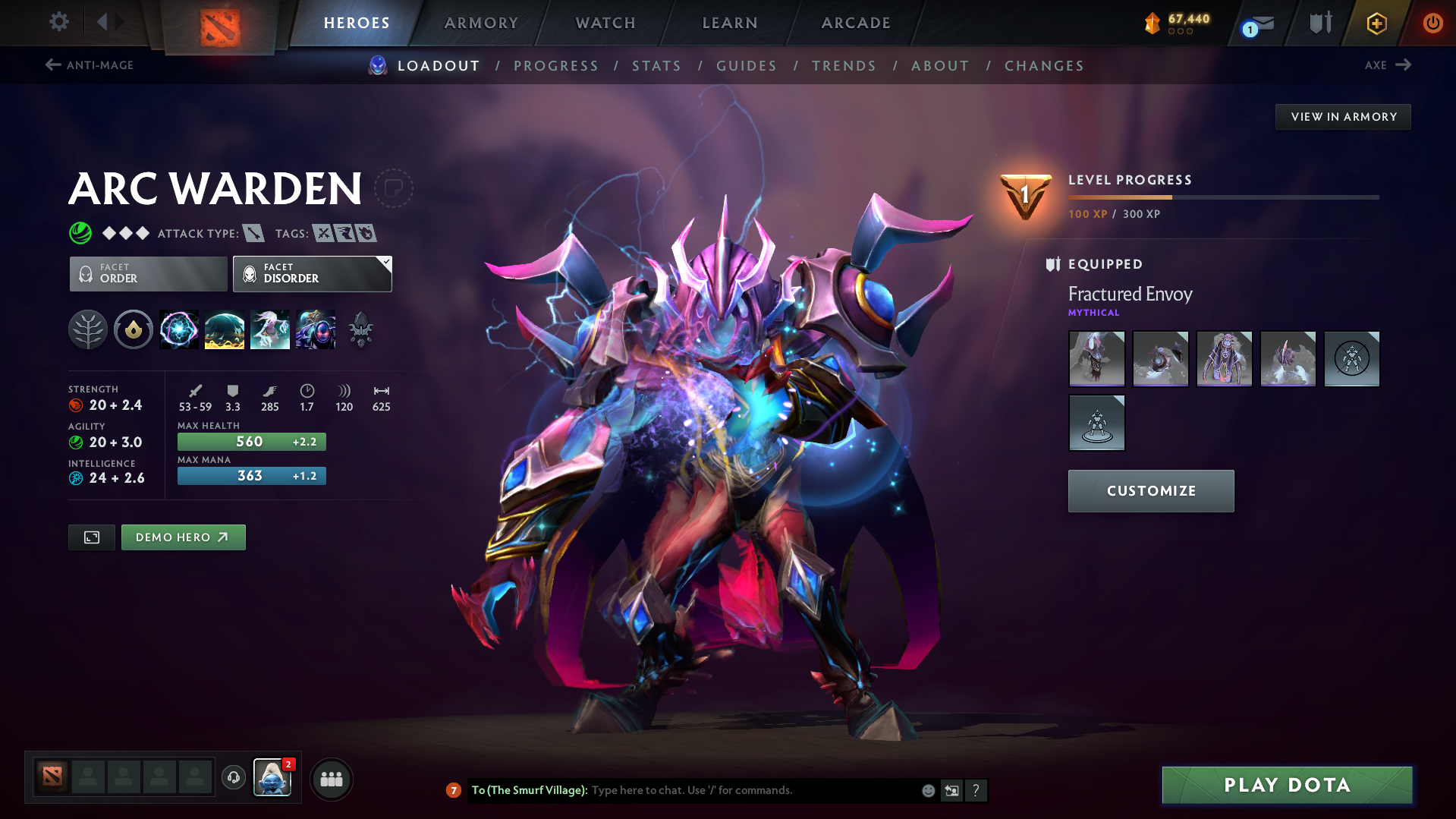Switch to the ARMORY tab
The height and width of the screenshot is (819, 1456).
tap(481, 23)
